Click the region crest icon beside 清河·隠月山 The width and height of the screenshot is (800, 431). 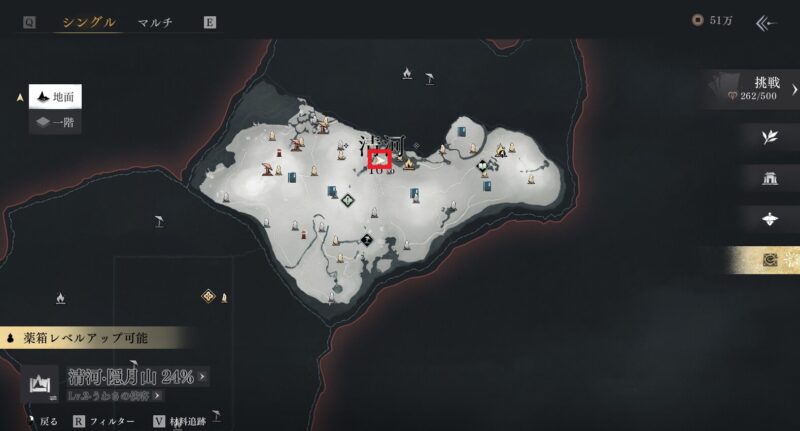43,383
